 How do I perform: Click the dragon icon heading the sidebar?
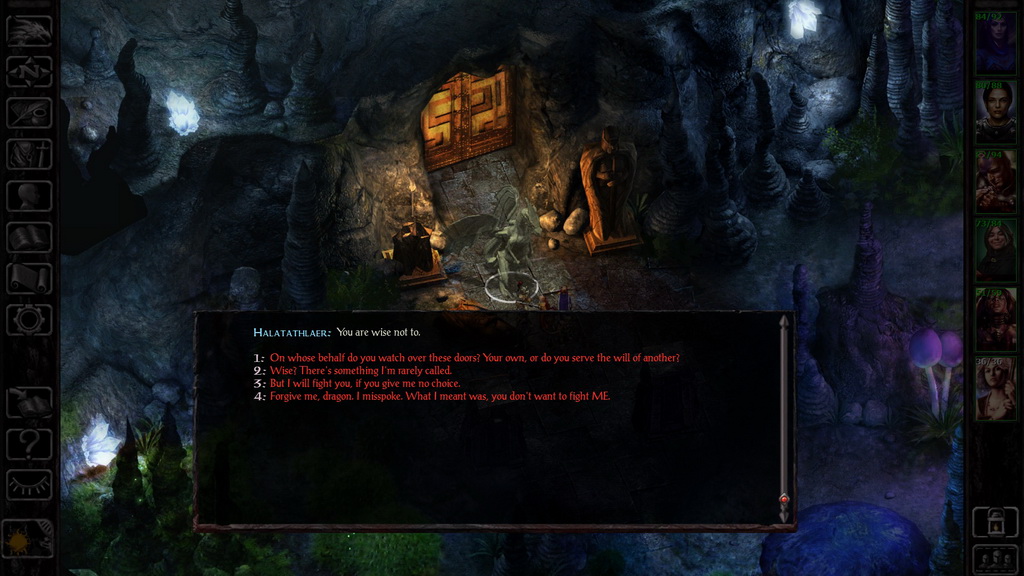coord(29,30)
